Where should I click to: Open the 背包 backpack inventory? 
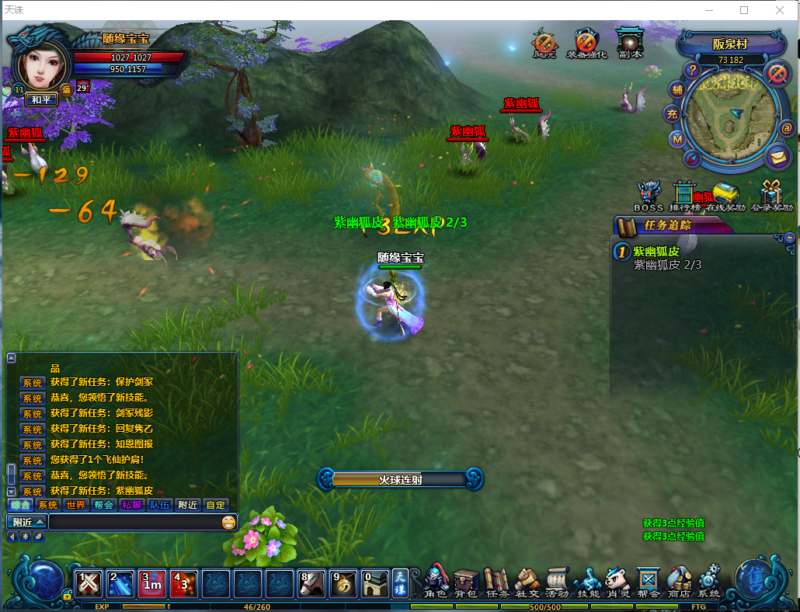[x=466, y=580]
